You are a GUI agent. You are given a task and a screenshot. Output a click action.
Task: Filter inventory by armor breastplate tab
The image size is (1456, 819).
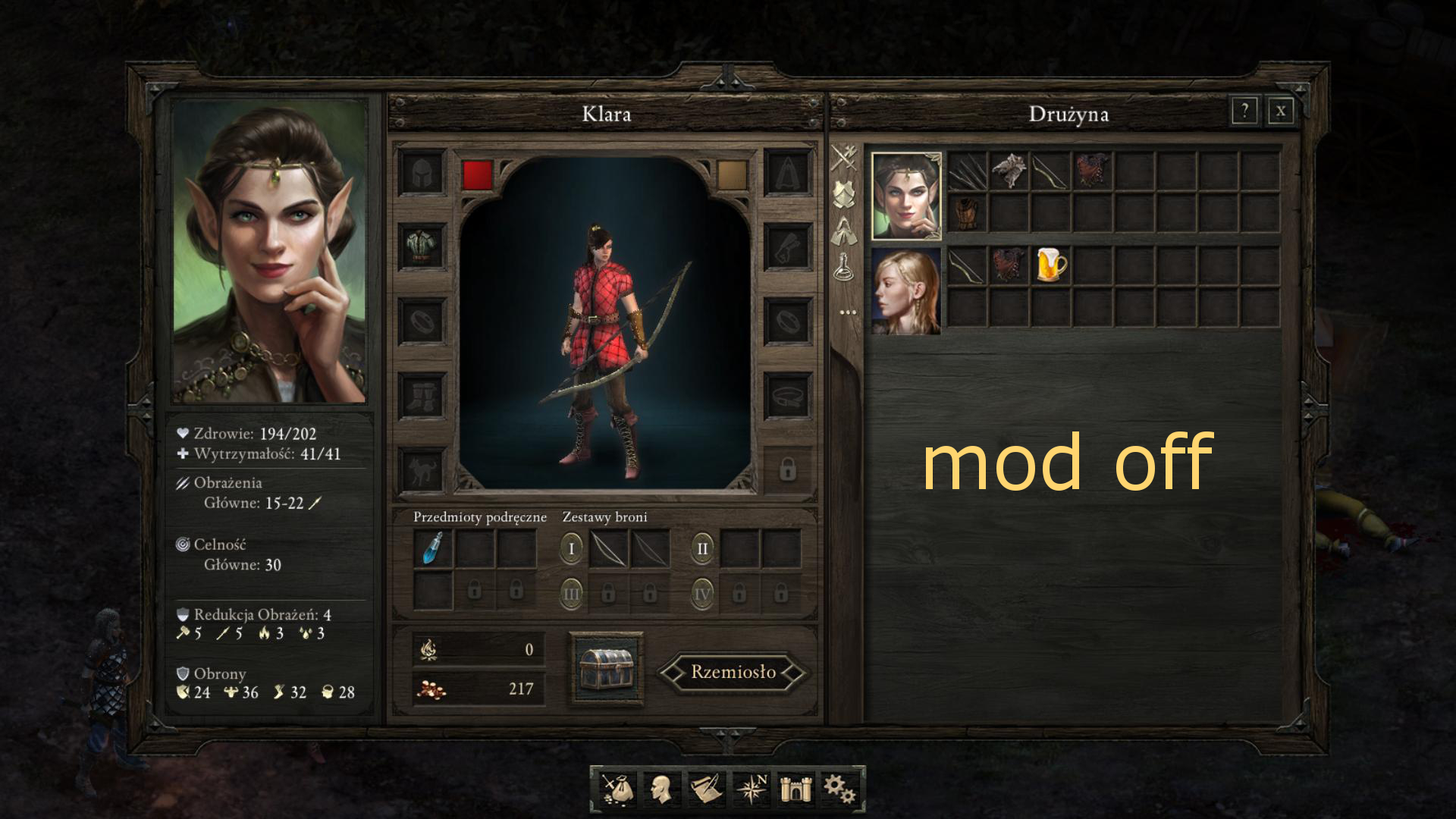(844, 195)
